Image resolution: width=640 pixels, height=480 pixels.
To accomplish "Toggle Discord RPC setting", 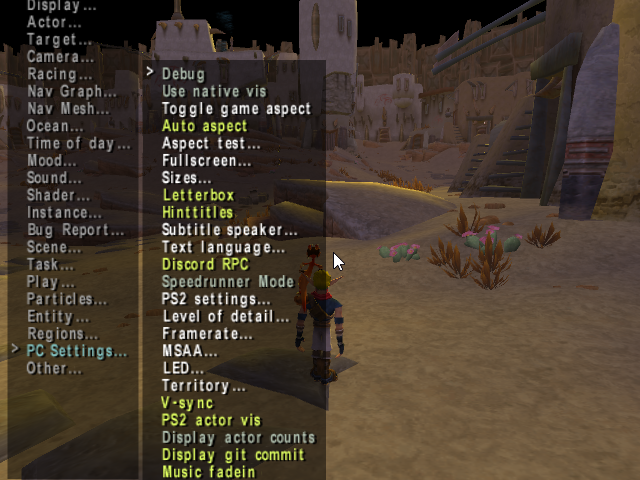I will pos(202,264).
